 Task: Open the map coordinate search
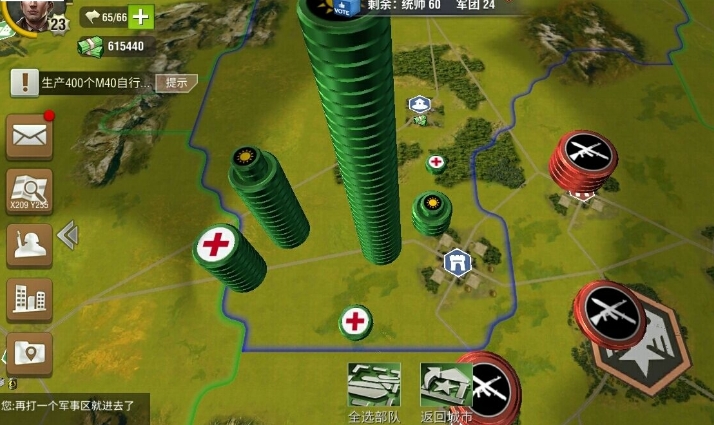point(29,191)
